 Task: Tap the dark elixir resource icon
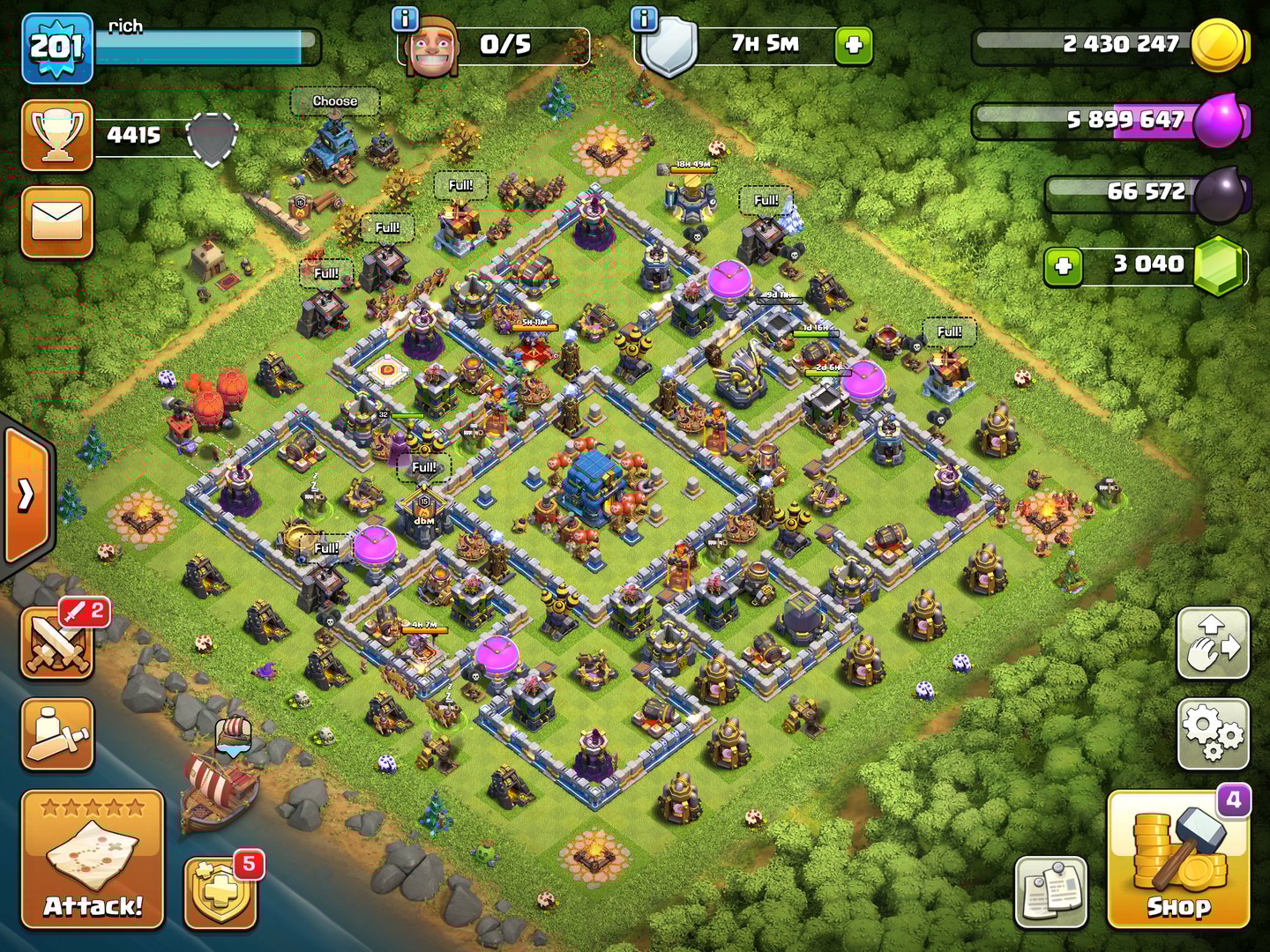(1221, 192)
